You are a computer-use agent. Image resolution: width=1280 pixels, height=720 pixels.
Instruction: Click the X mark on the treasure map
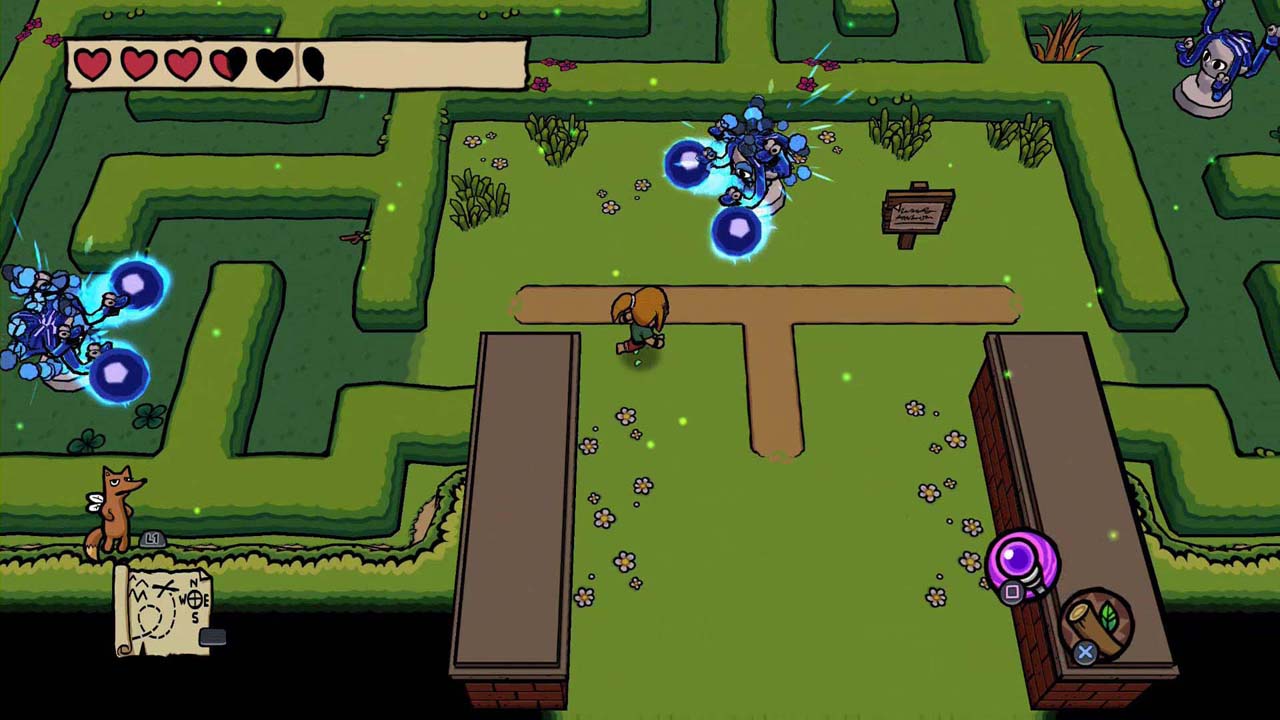click(x=163, y=587)
